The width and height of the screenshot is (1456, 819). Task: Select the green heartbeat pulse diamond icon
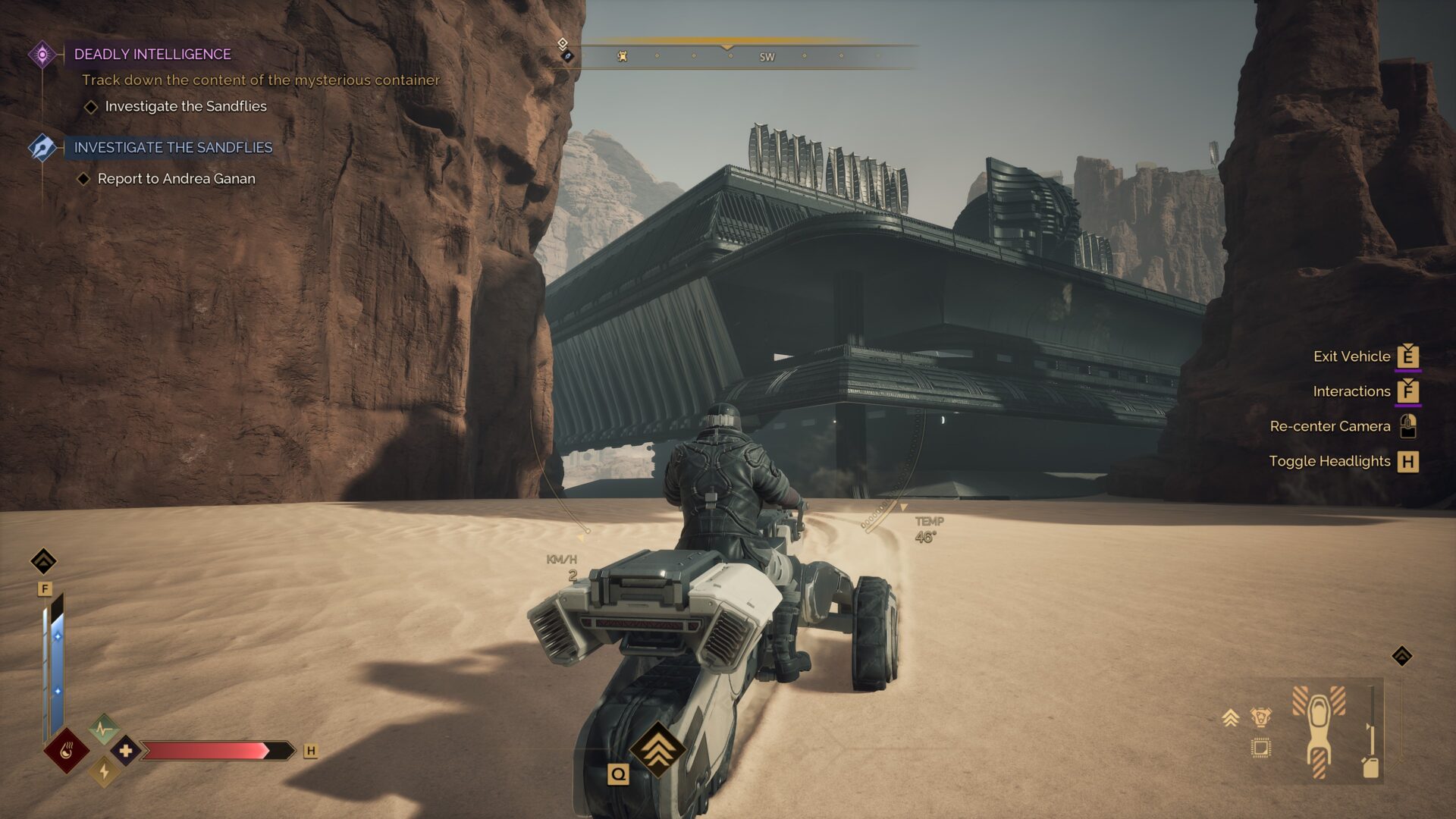coord(104,730)
